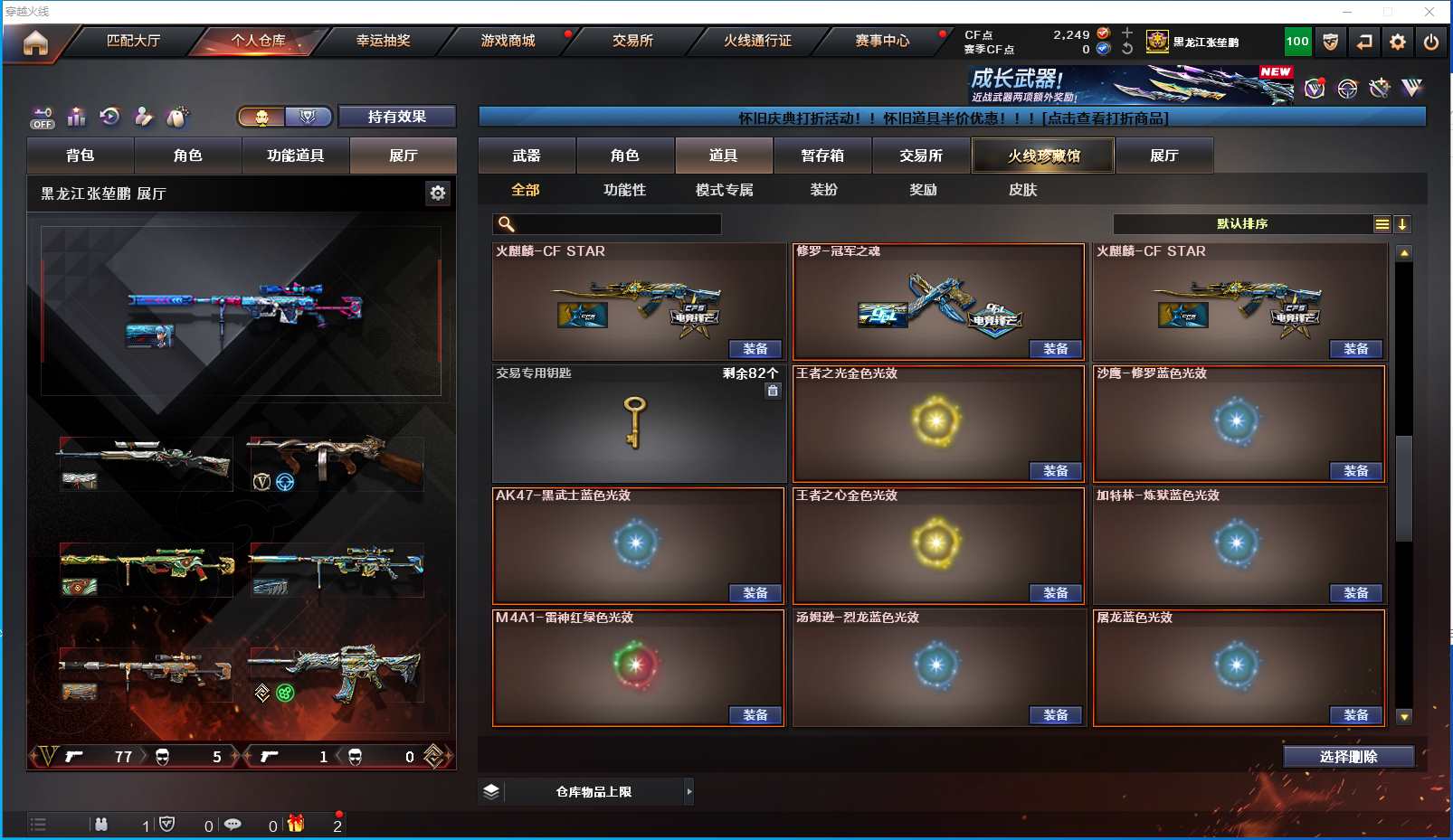Switch to the 背包 backpack tab

tap(81, 156)
